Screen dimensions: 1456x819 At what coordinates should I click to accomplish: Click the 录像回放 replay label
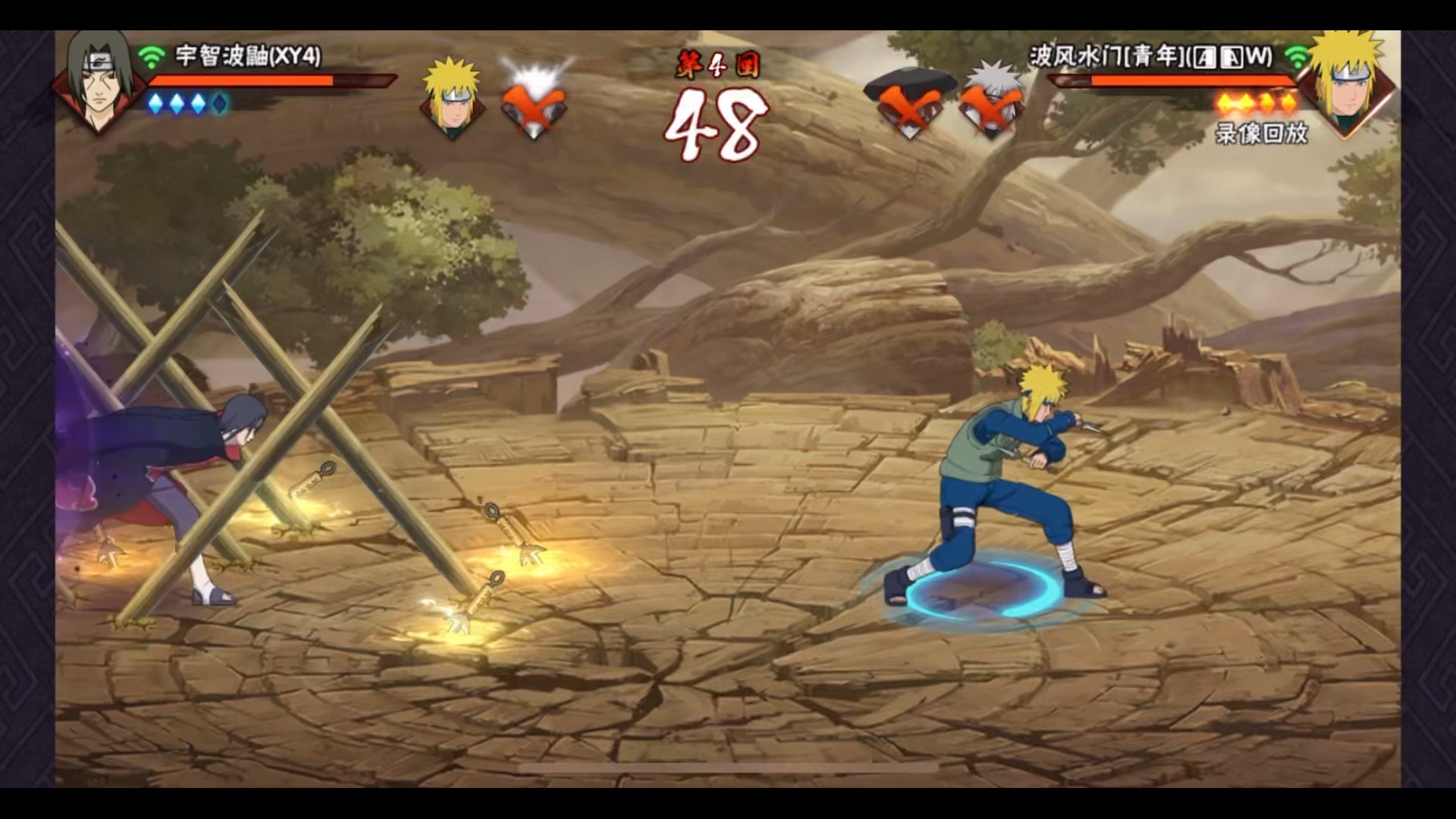[1261, 133]
